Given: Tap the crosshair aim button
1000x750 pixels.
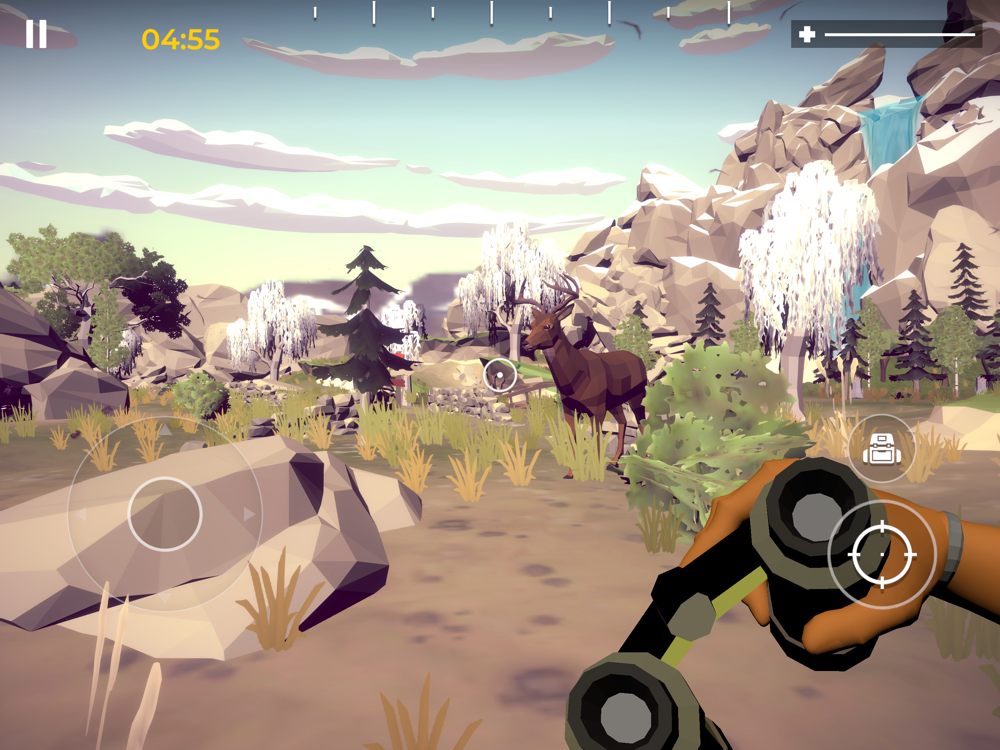Looking at the screenshot, I should (x=882, y=553).
